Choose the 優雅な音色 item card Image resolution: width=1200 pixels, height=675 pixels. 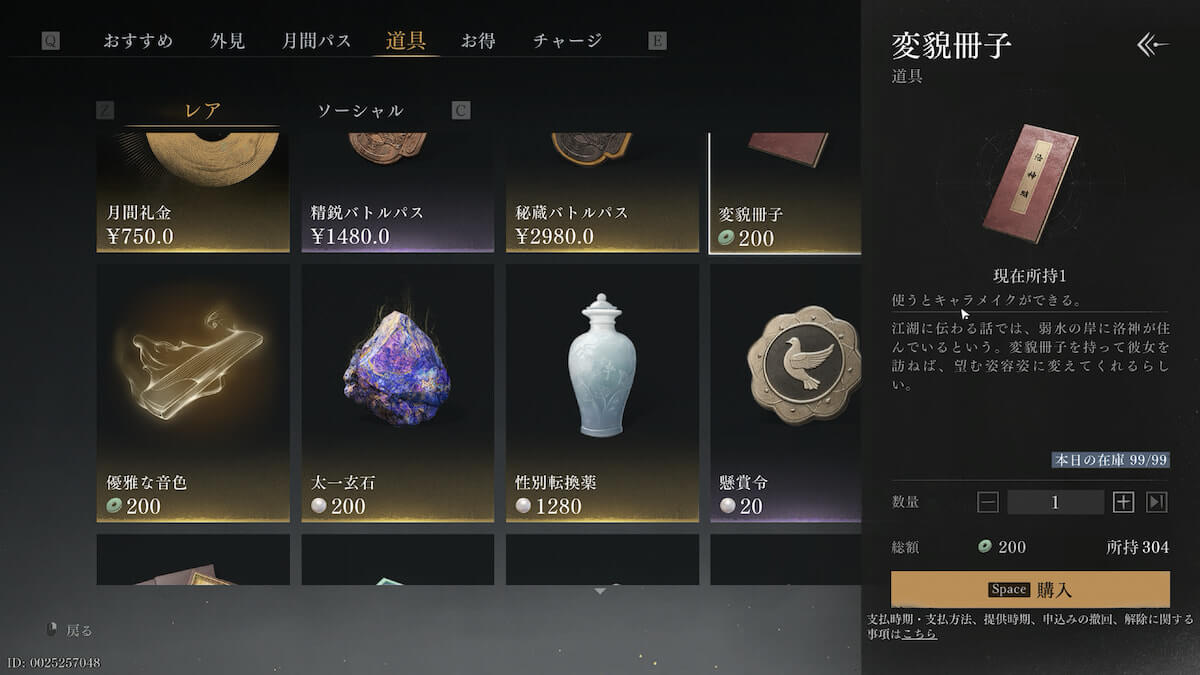[193, 392]
